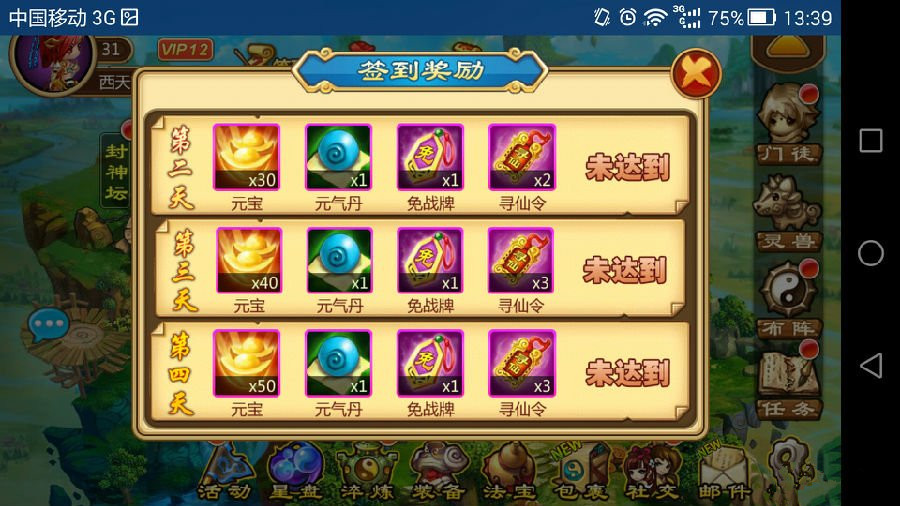900x506 pixels.
Task: Tap the day-two 元气丹 reward icon
Action: (x=338, y=157)
